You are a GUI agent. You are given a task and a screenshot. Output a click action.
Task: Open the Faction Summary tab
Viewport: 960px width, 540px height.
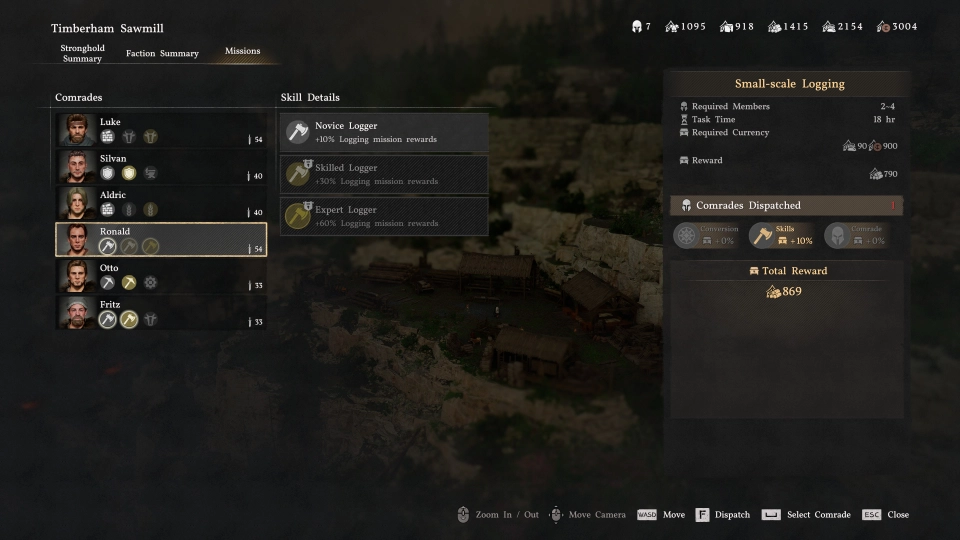tap(162, 53)
